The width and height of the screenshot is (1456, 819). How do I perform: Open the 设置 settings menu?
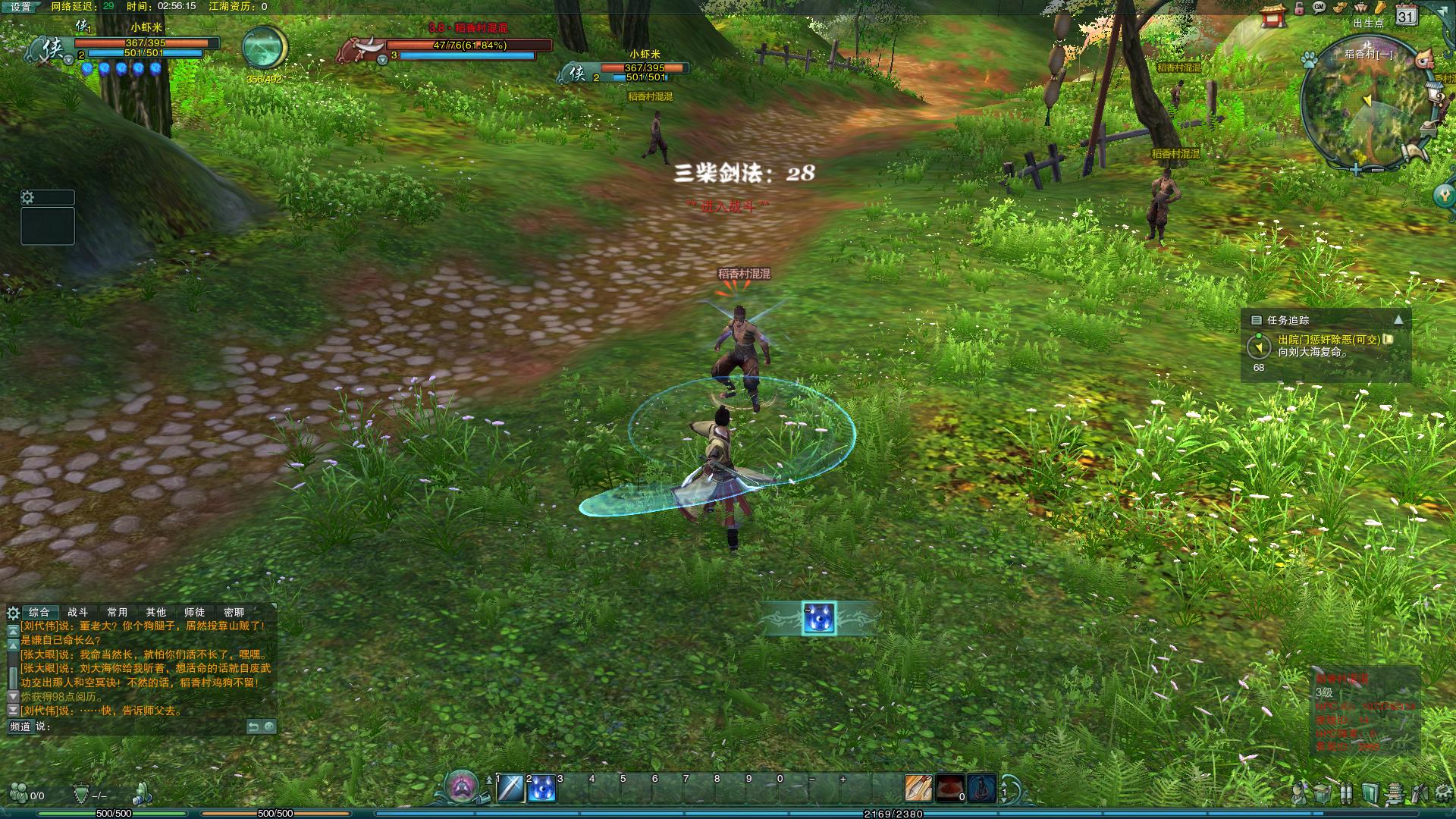[20, 7]
